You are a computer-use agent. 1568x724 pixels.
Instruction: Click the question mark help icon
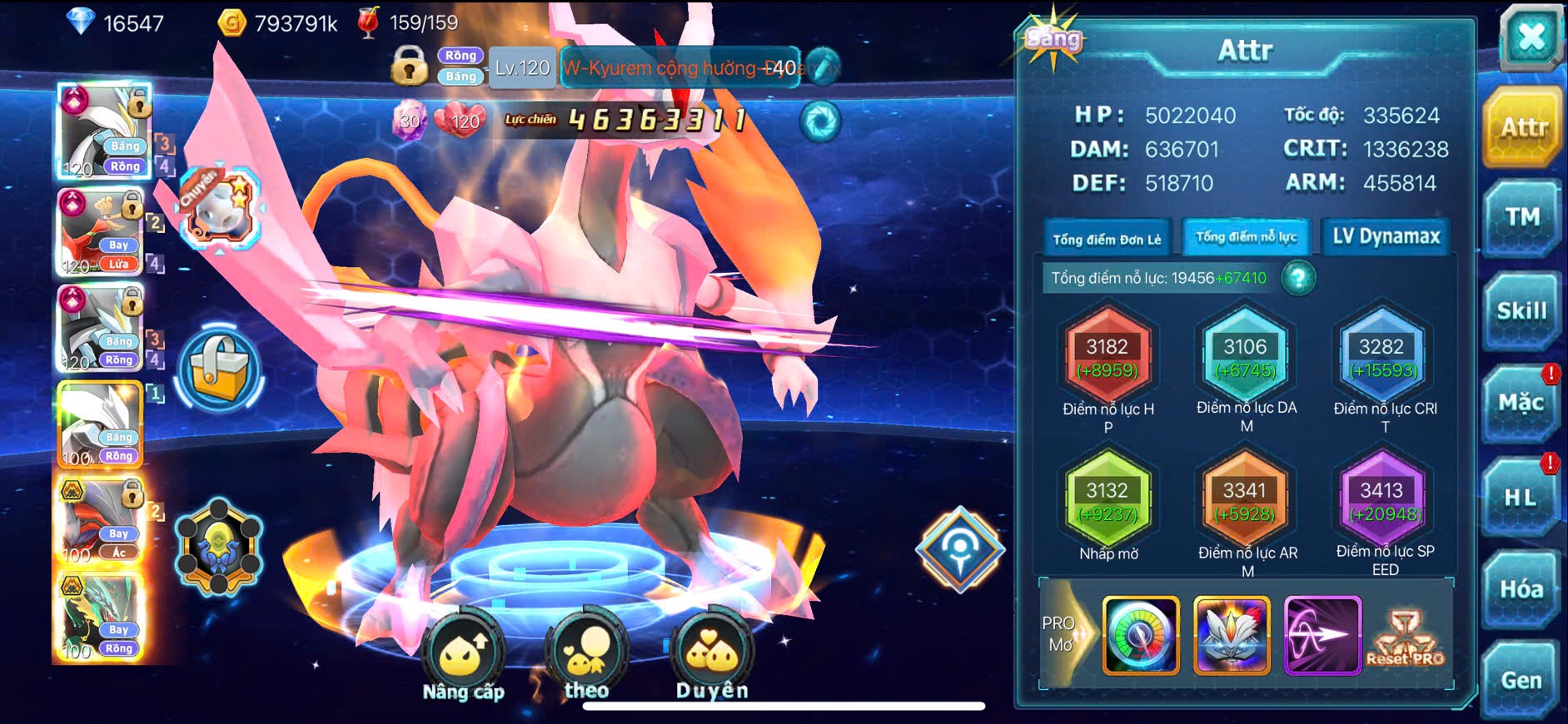(1298, 278)
